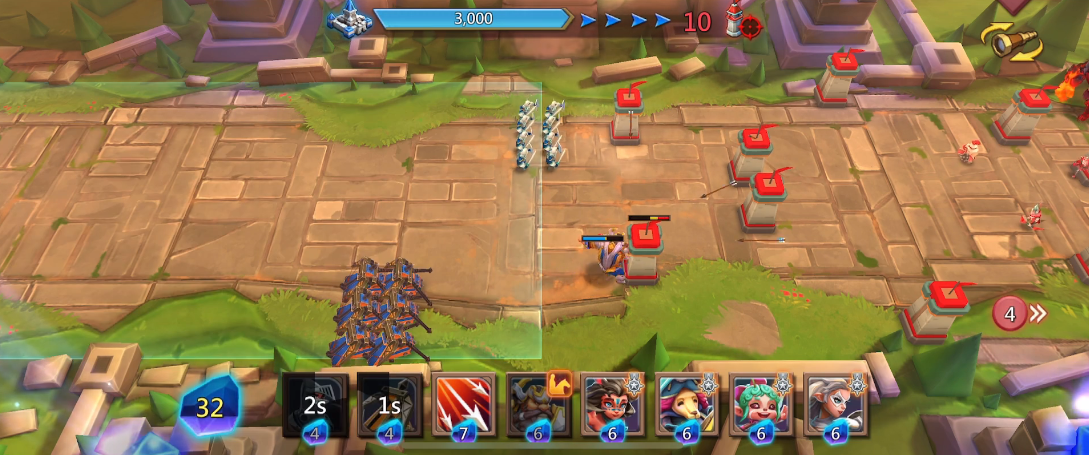Choose the red-masked hero card
This screenshot has width=1089, height=455.
[613, 405]
